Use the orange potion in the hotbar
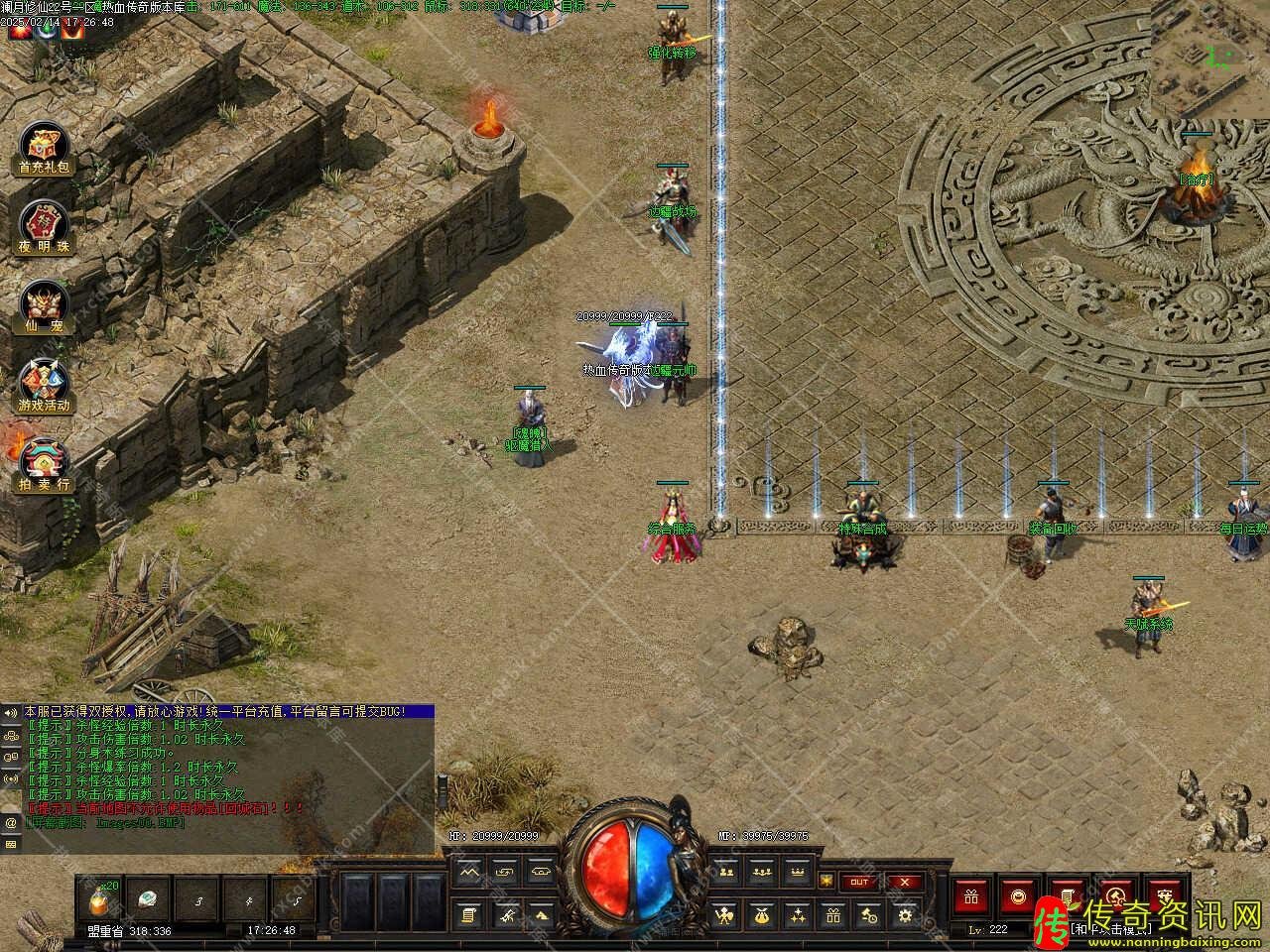This screenshot has height=952, width=1270. tap(98, 899)
